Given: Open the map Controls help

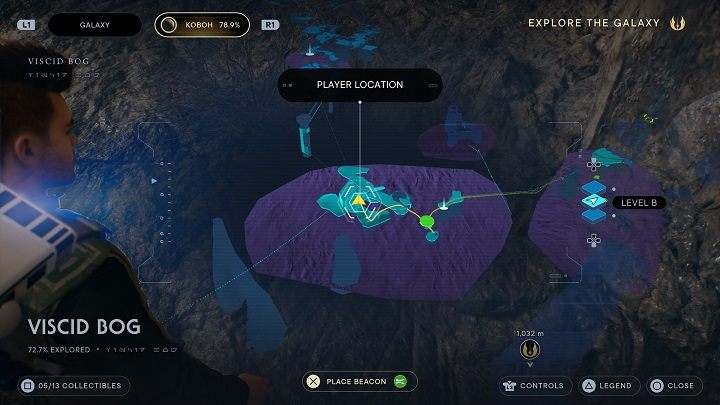Looking at the screenshot, I should coord(534,385).
